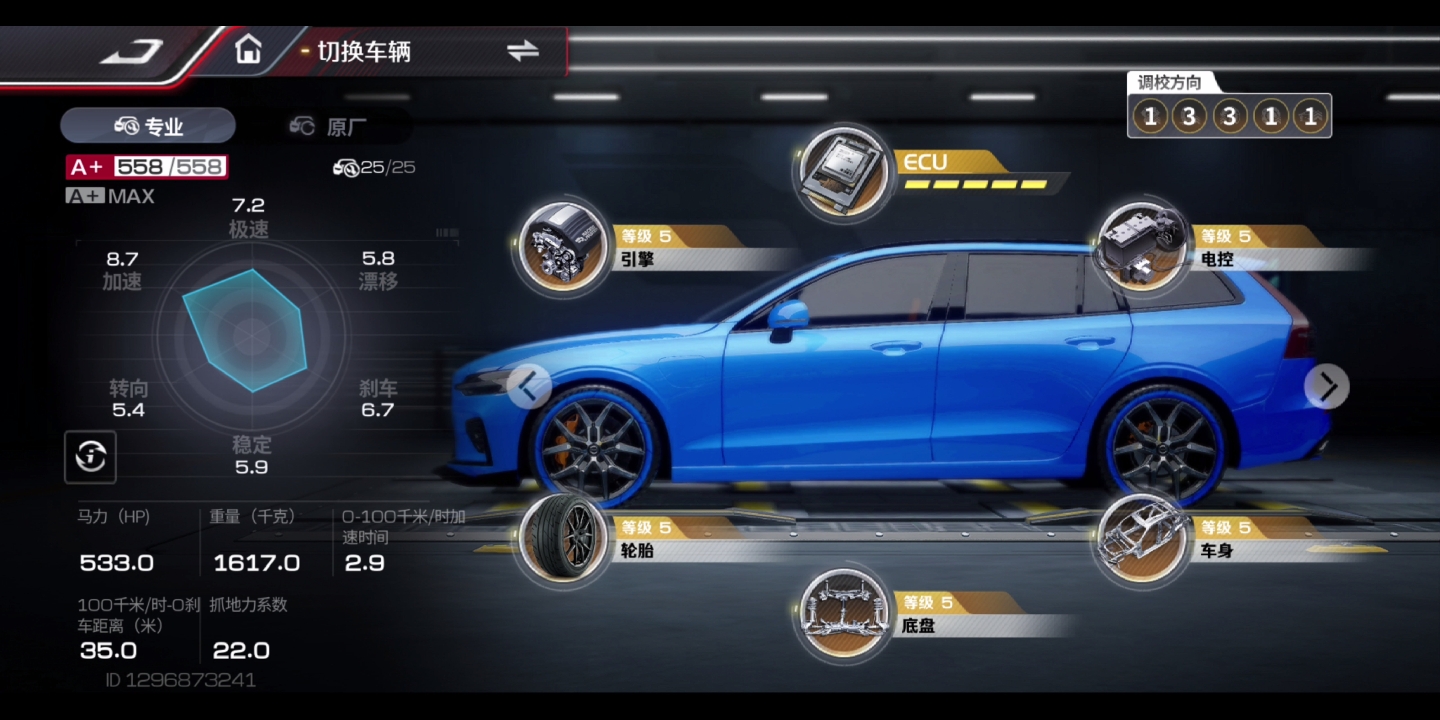1440x720 pixels.
Task: Tap the swap arrows to switch vehicle
Action: tap(522, 51)
